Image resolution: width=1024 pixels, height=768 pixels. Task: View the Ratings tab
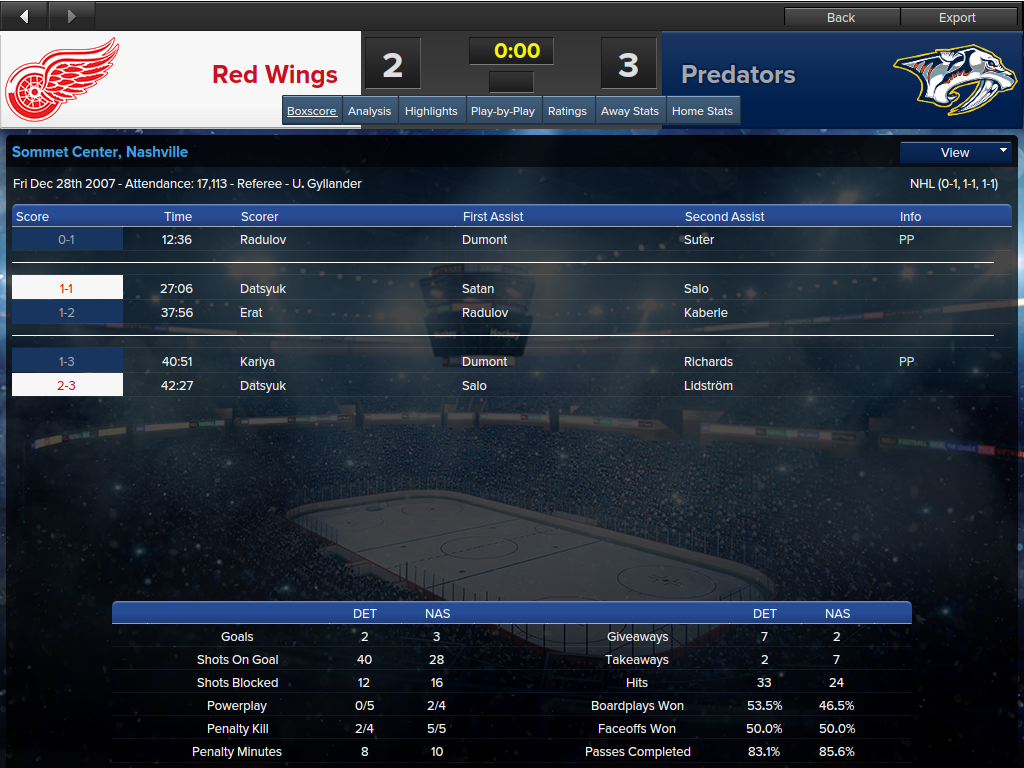coord(567,111)
